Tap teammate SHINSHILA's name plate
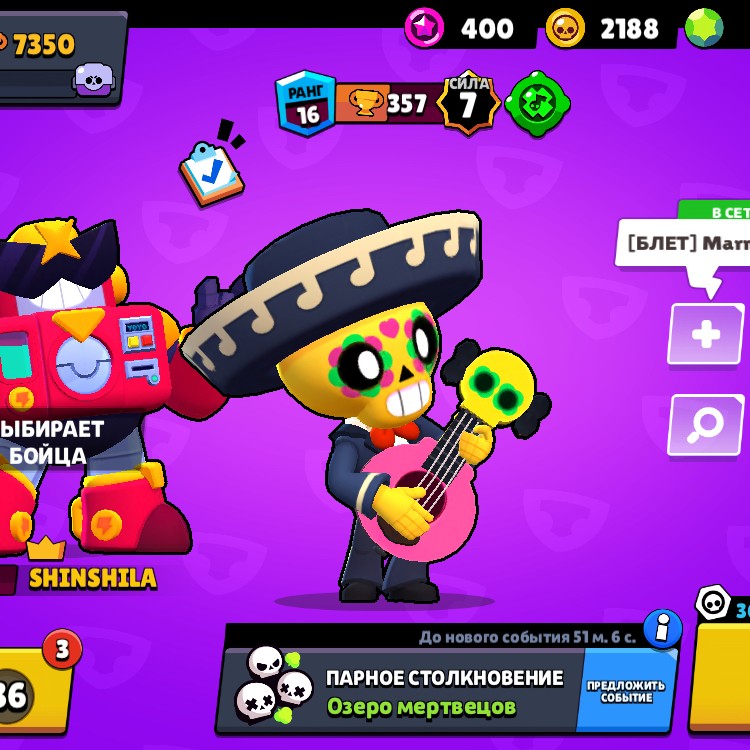The height and width of the screenshot is (750, 750). 90,577
